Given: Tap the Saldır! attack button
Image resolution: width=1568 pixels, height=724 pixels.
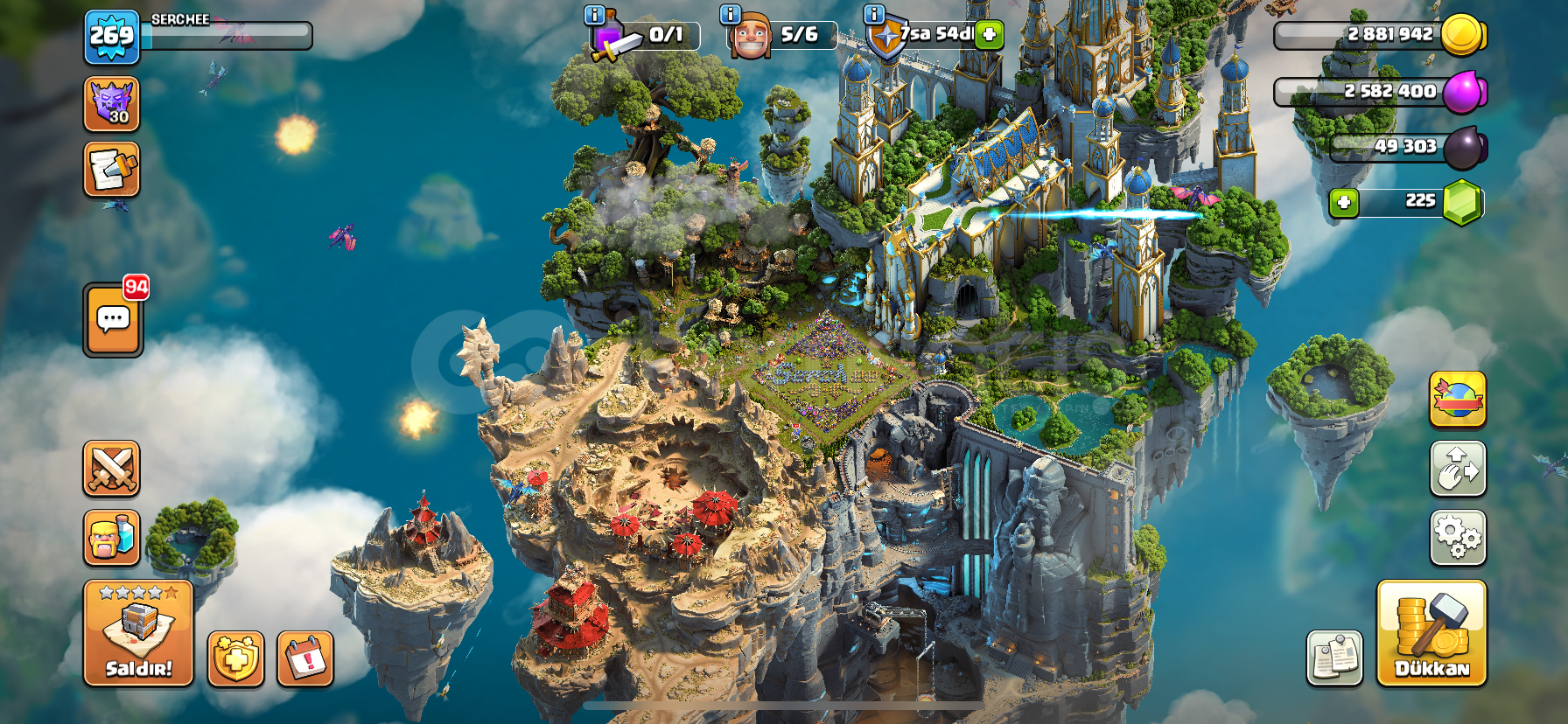Looking at the screenshot, I should pyautogui.click(x=138, y=633).
